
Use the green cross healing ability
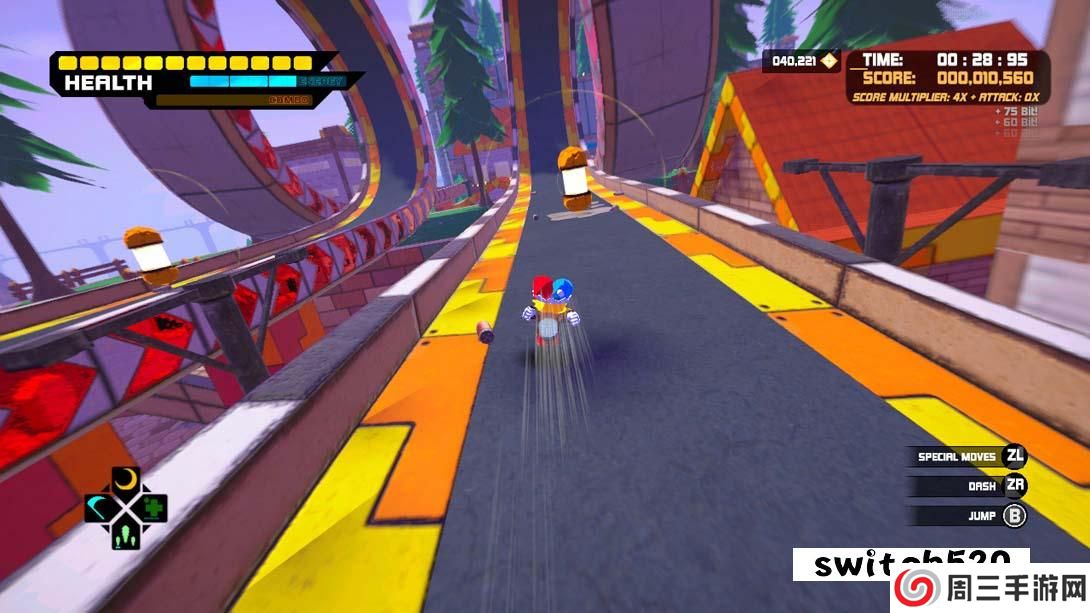coord(152,508)
